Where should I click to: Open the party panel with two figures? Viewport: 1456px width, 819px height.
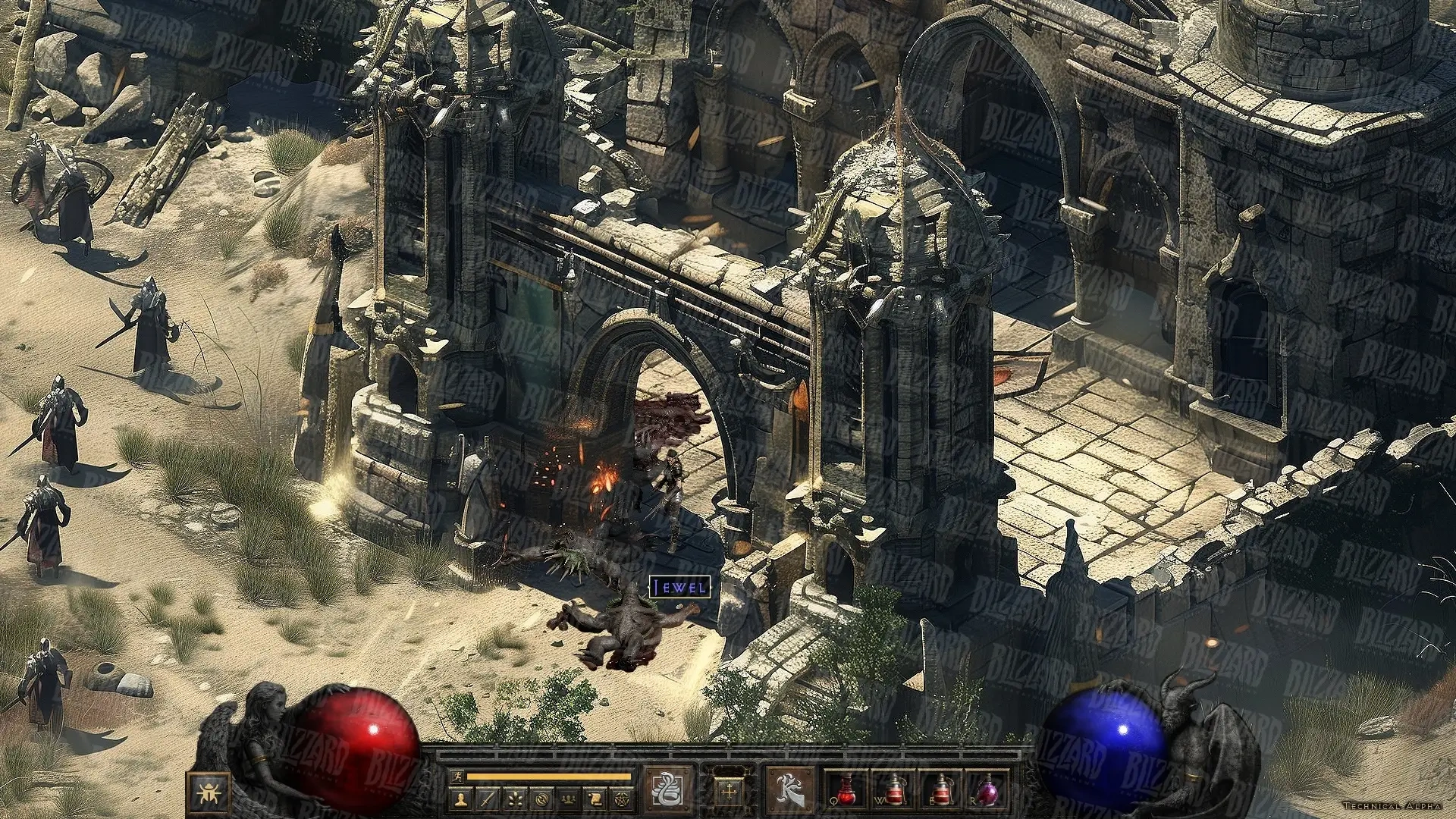567,799
